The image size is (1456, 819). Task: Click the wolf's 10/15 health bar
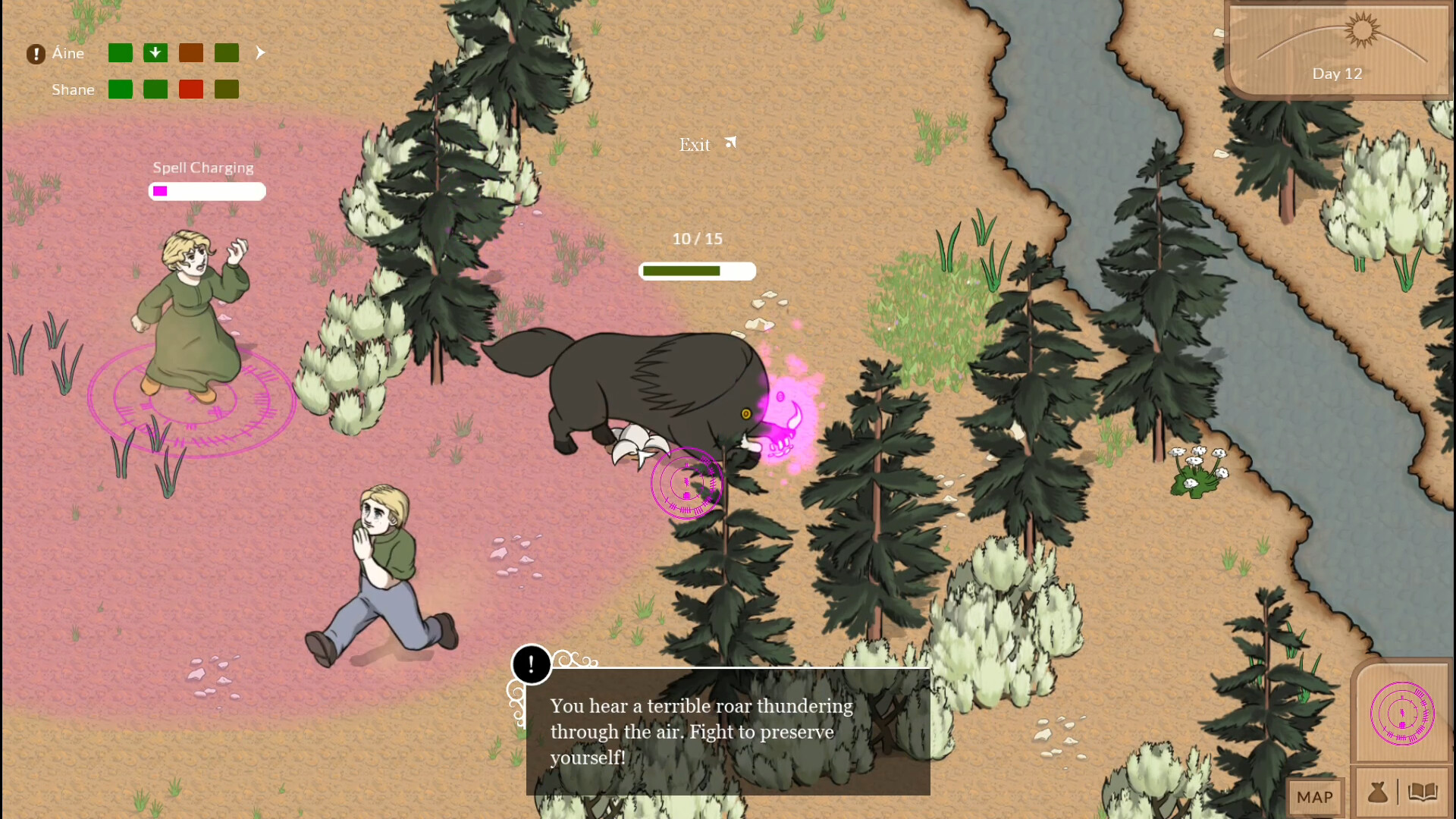click(697, 271)
